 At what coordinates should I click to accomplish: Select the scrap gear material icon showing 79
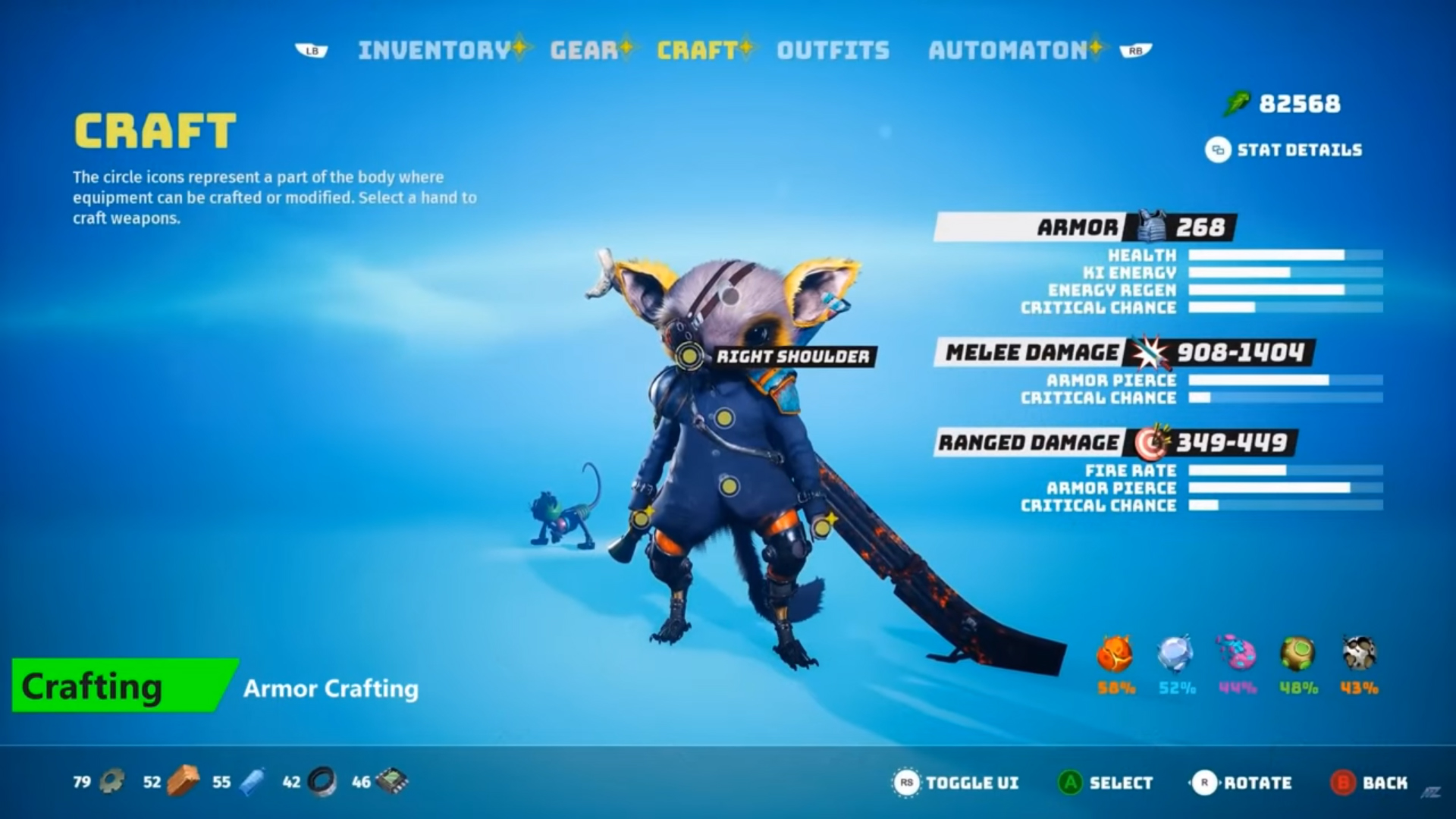111,782
